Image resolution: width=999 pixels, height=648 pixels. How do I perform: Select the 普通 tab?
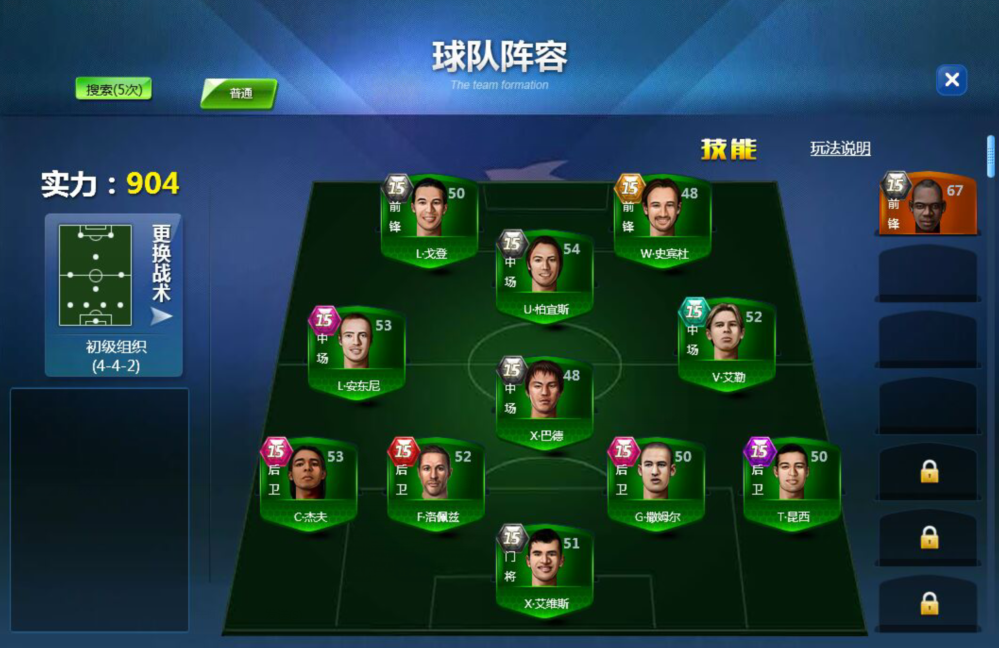tap(240, 94)
